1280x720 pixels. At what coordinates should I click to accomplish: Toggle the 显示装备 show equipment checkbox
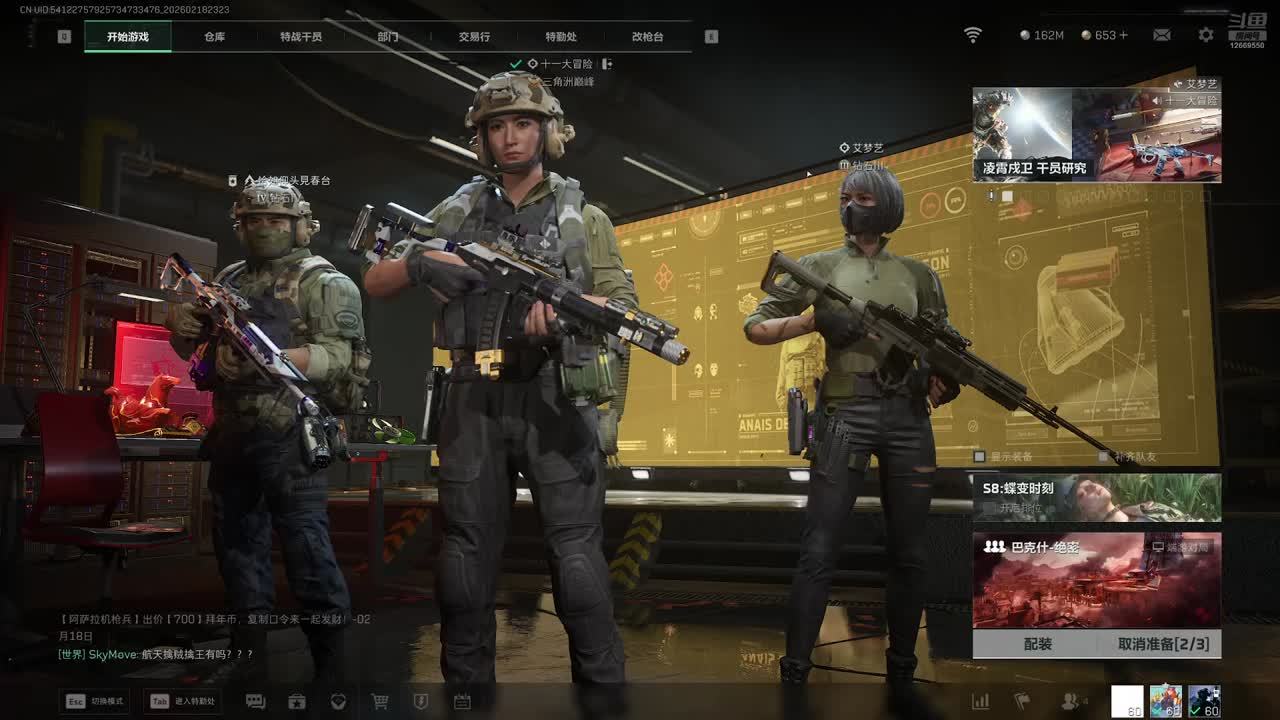click(980, 457)
